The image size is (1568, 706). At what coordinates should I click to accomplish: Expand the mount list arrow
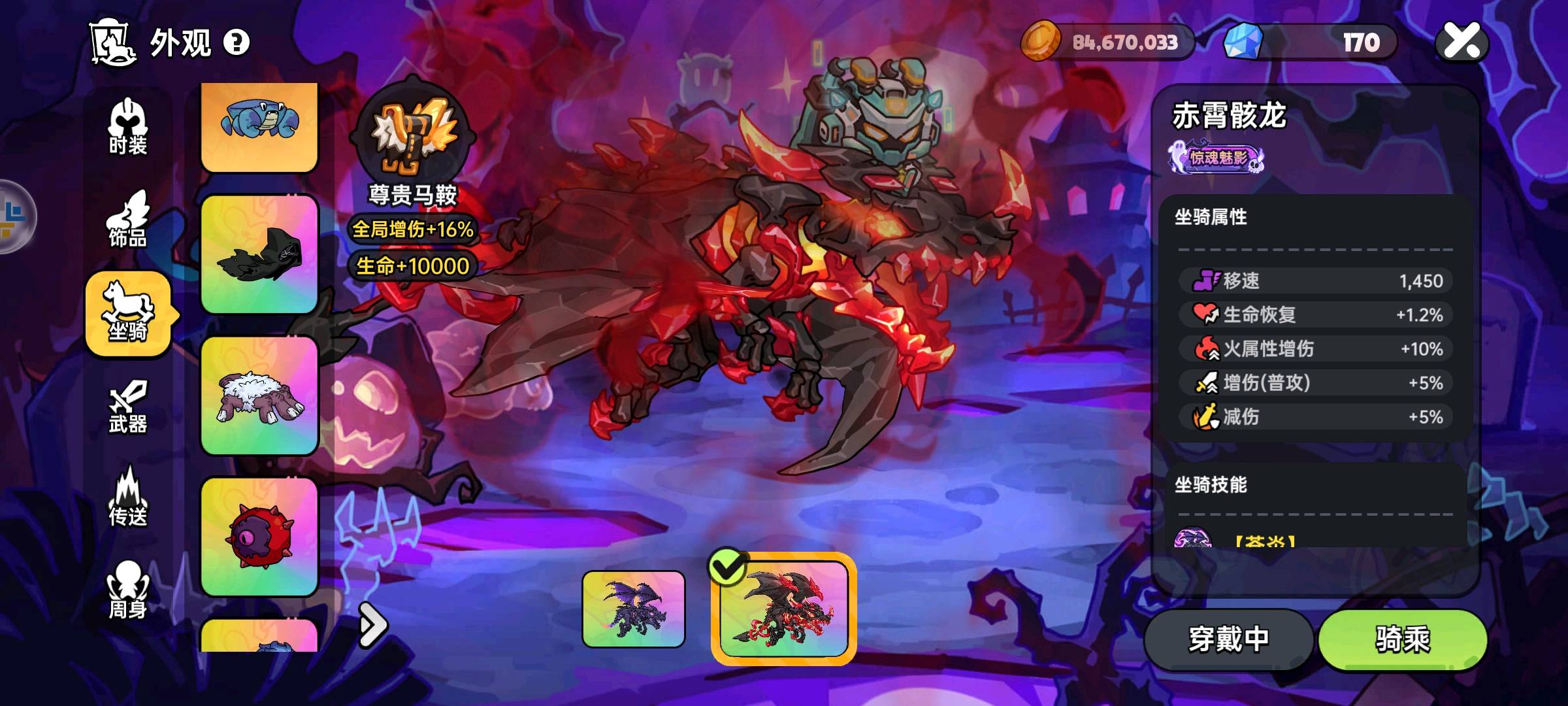373,626
